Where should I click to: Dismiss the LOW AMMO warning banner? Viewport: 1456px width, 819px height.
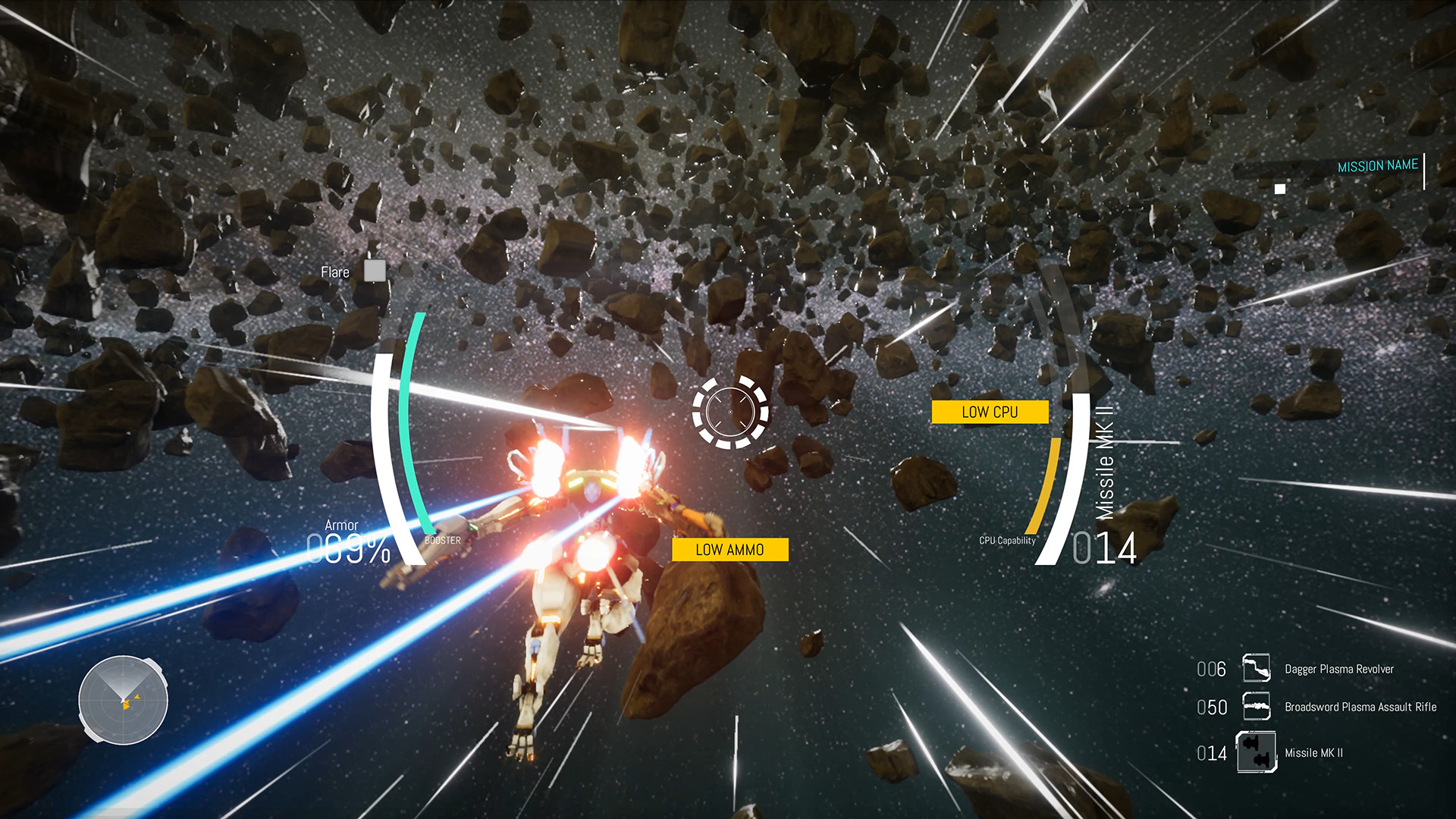[730, 549]
